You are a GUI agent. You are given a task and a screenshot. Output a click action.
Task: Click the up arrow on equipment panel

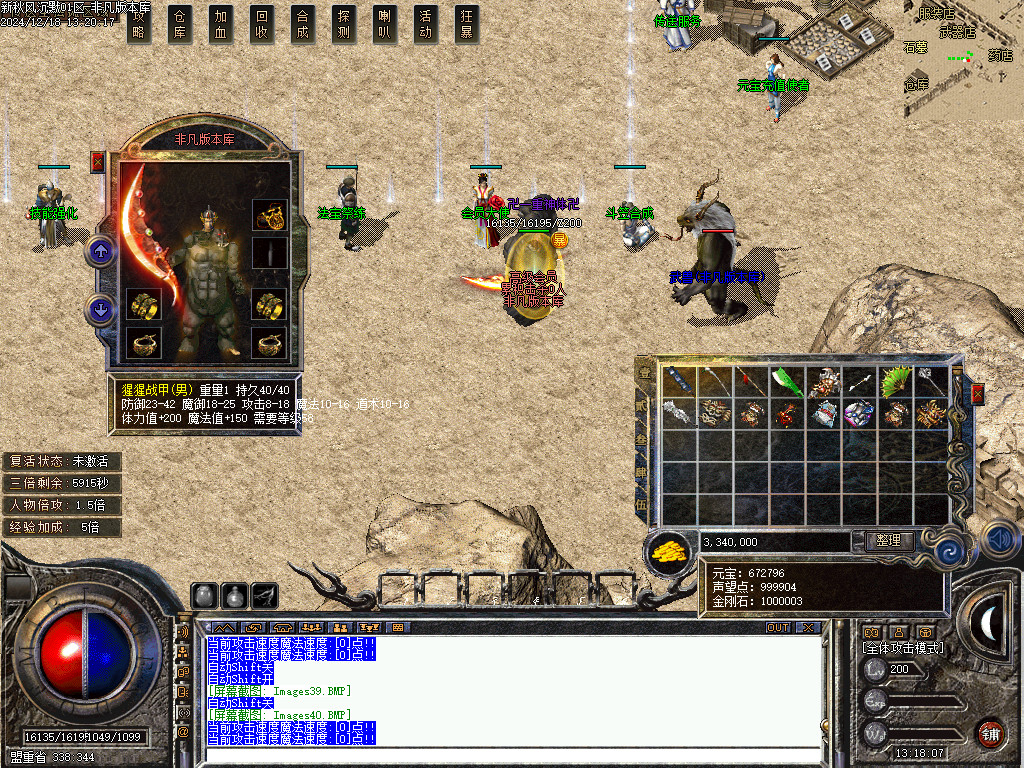point(100,251)
